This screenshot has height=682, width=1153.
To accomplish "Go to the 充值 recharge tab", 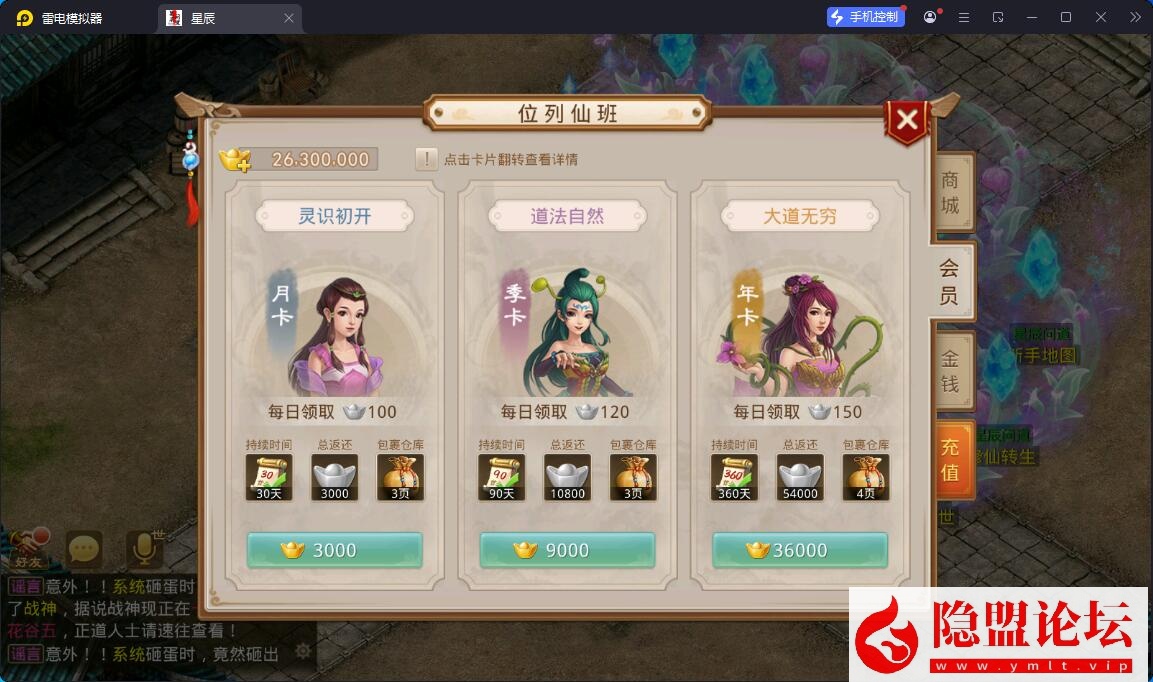I will pos(950,459).
